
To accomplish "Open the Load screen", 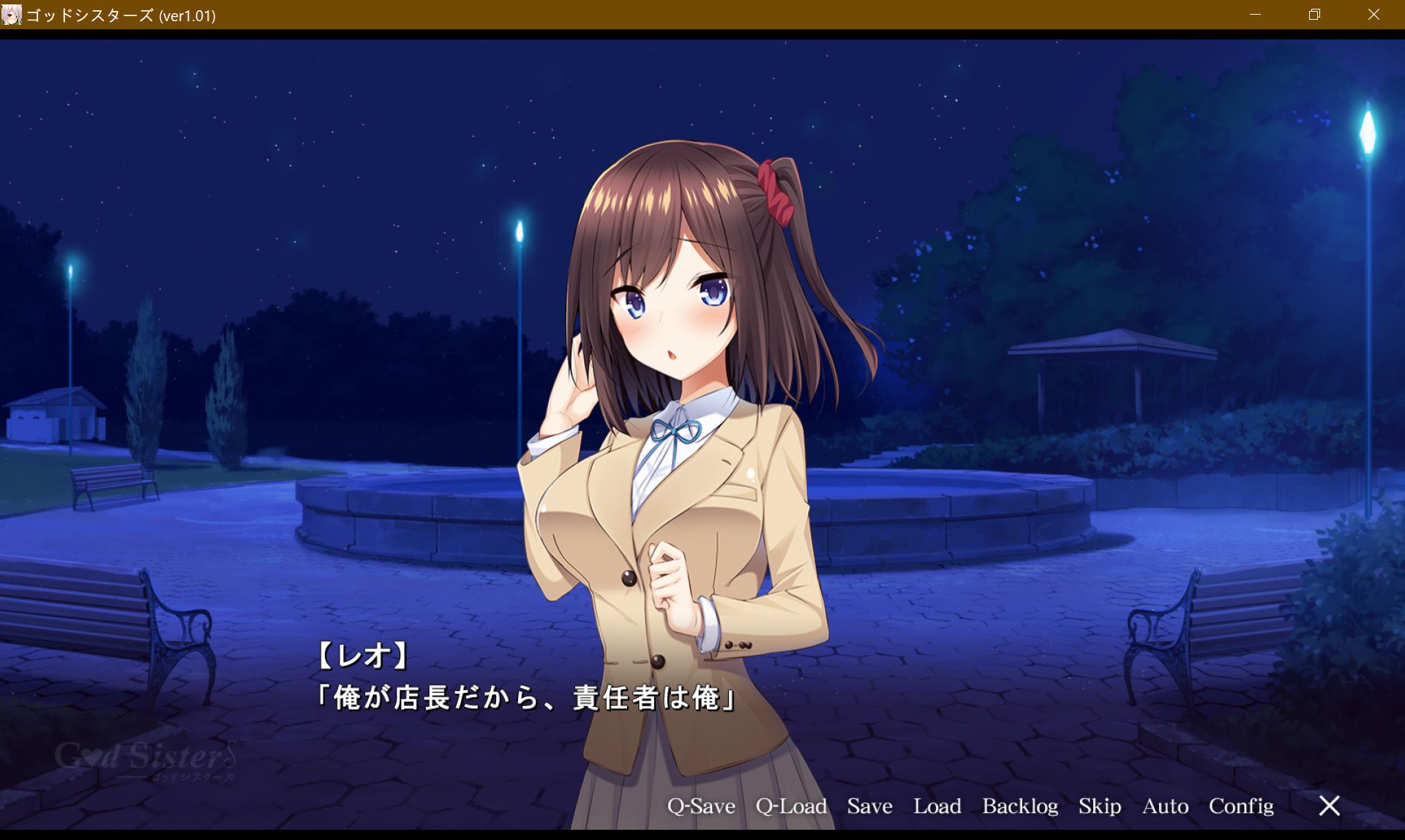I will pos(939,806).
